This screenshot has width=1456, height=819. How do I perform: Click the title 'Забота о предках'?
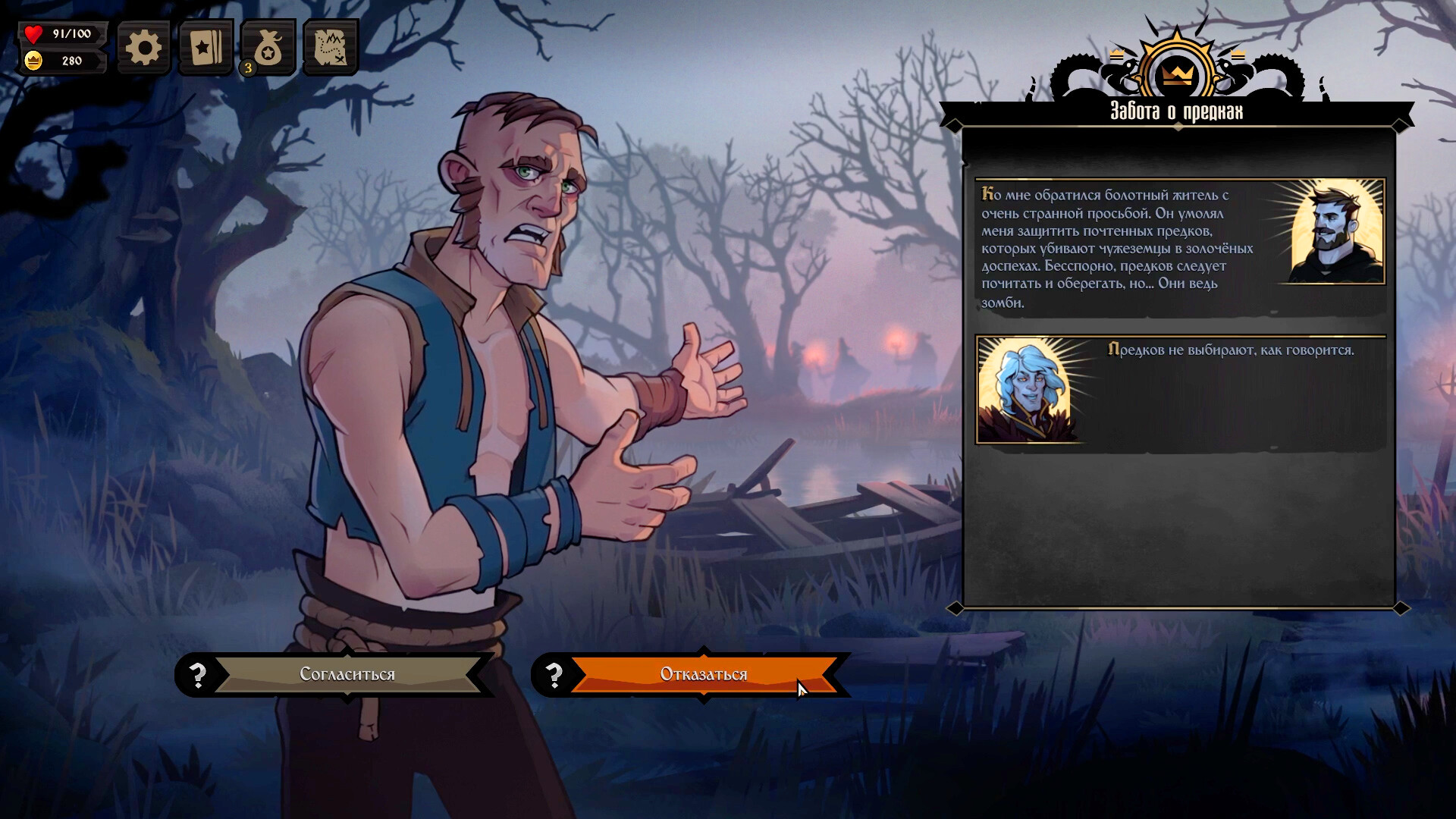pos(1175,111)
